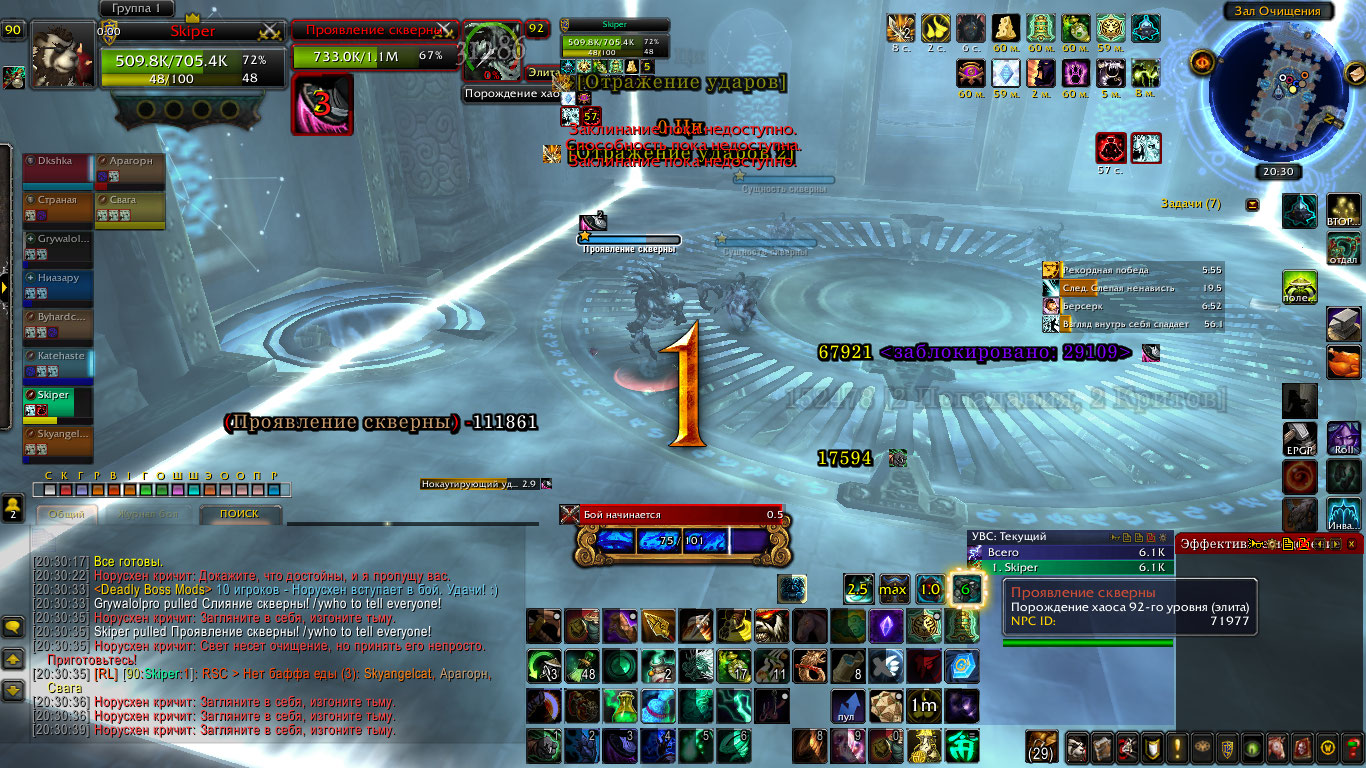This screenshot has height=768, width=1366.
Task: Click the EPGP button
Action: pyautogui.click(x=1299, y=439)
